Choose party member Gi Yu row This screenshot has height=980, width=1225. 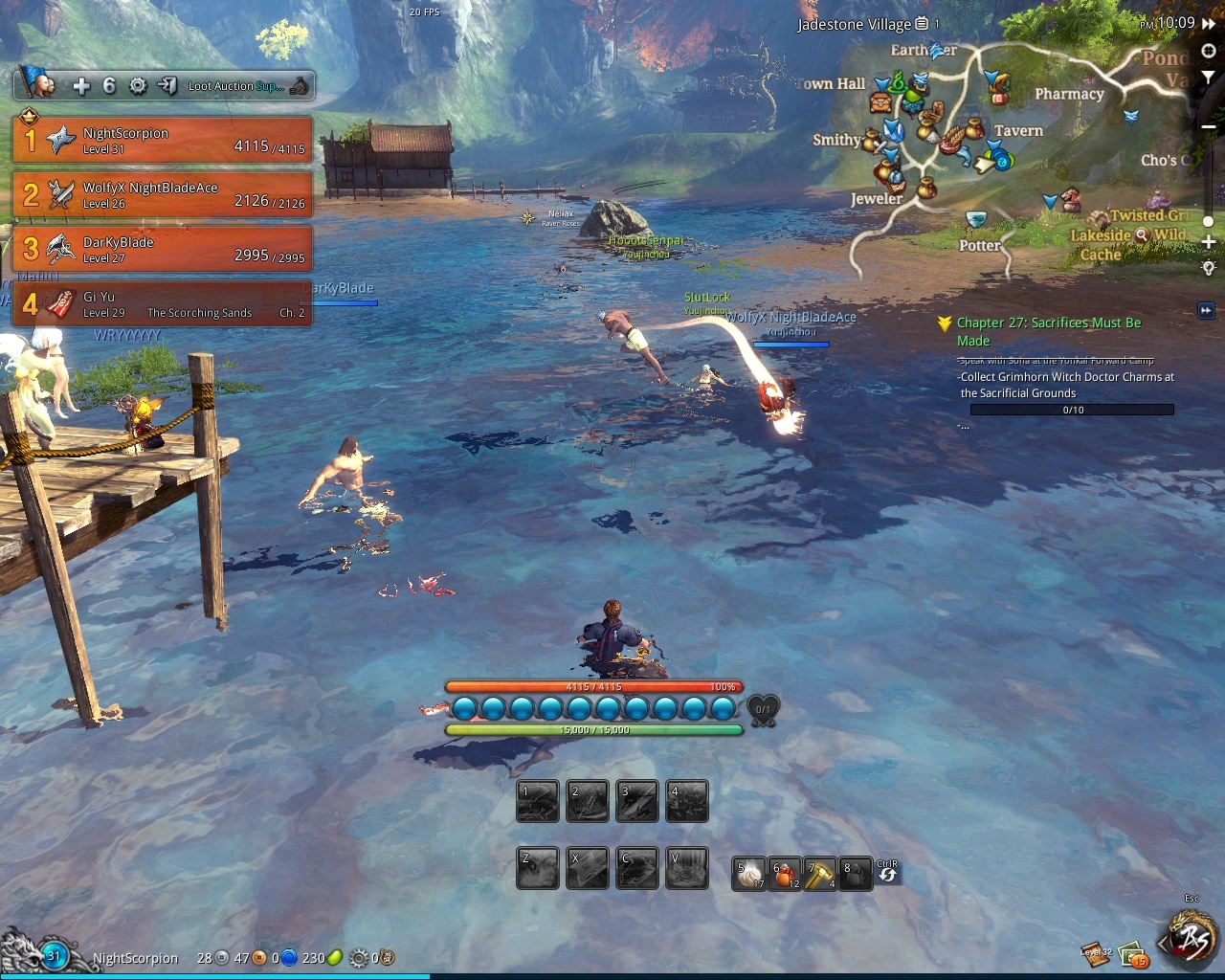point(161,303)
